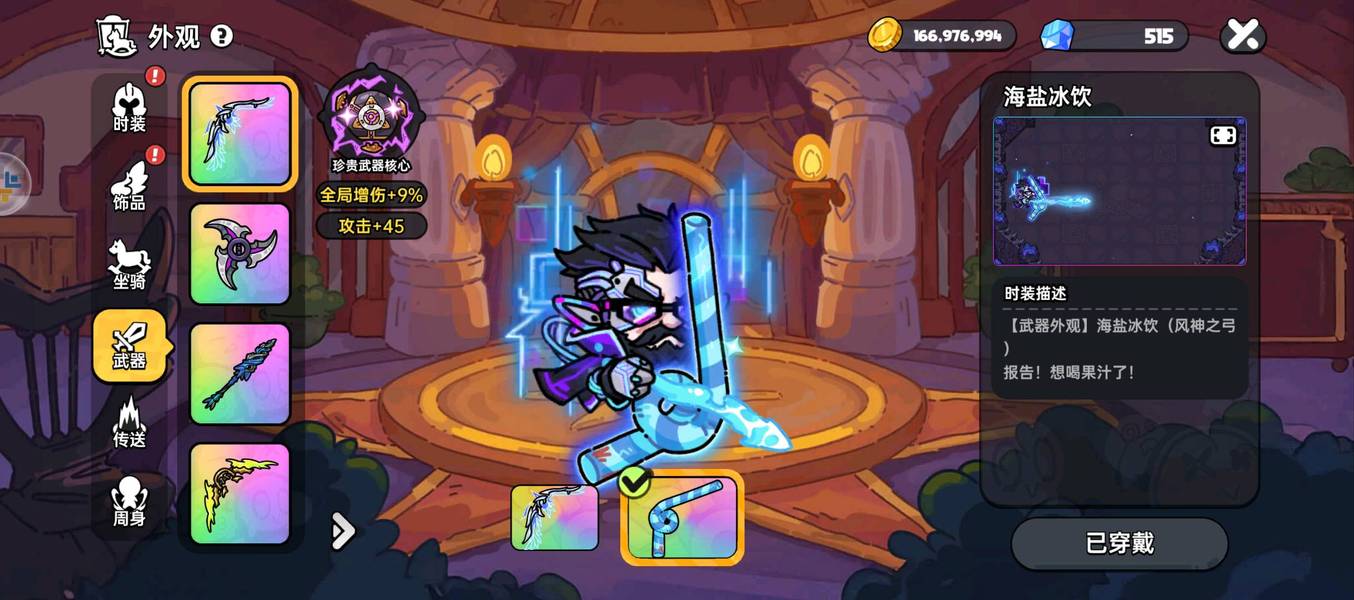Open the 周身 aura tab

[x=129, y=501]
